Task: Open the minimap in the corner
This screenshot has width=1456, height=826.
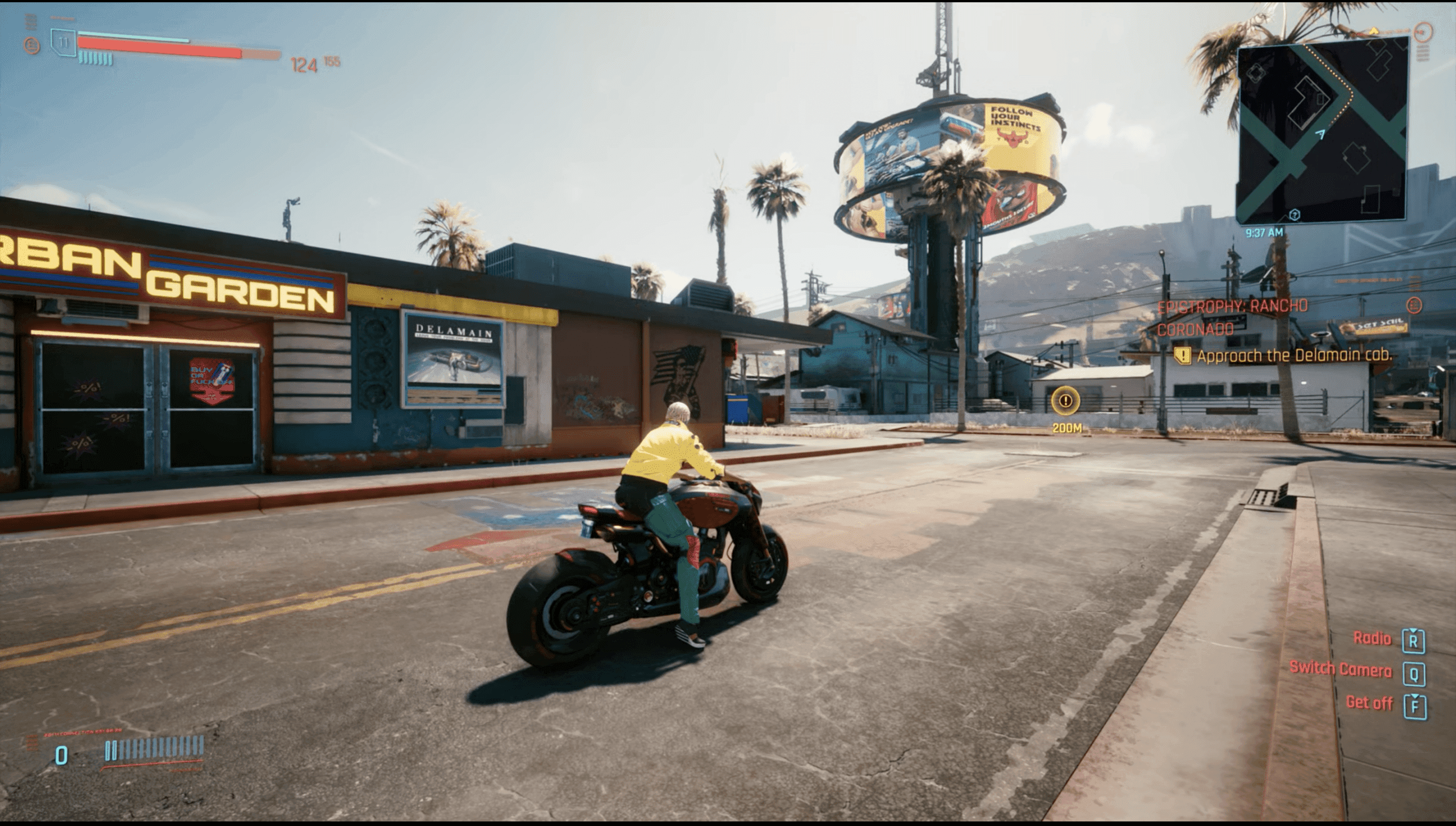Action: 1322,134
